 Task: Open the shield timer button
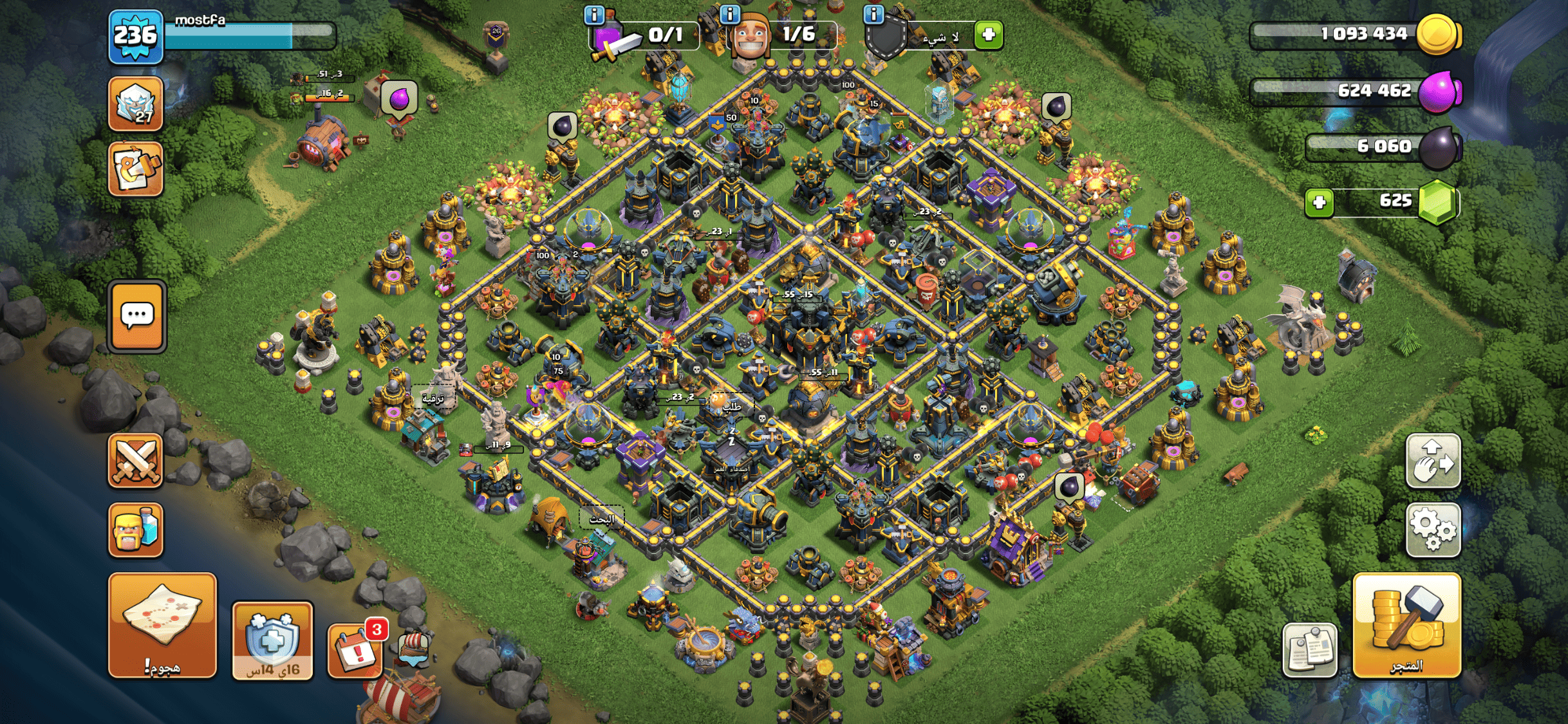(x=272, y=641)
